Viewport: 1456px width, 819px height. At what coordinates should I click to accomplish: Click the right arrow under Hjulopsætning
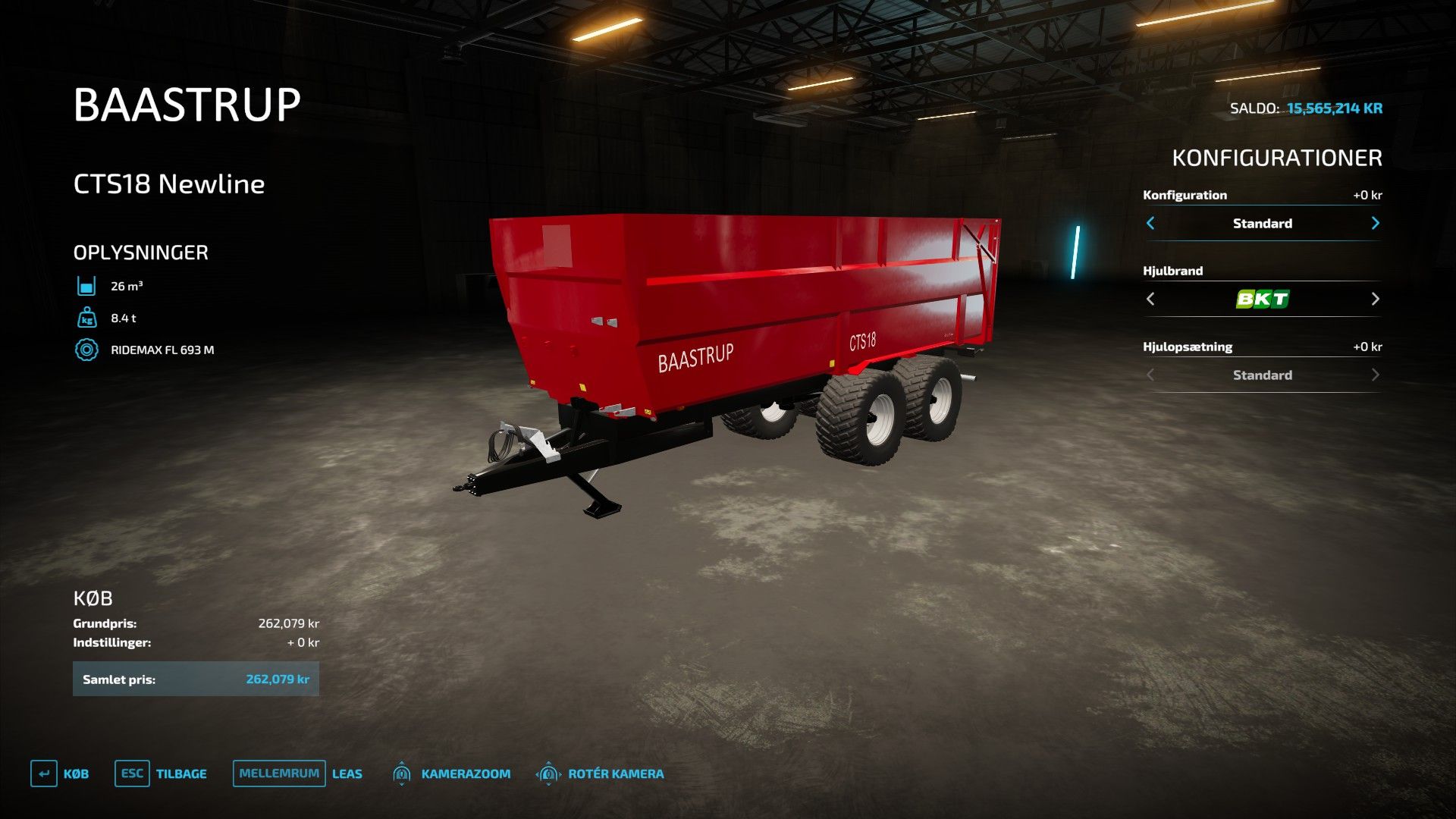[1376, 375]
